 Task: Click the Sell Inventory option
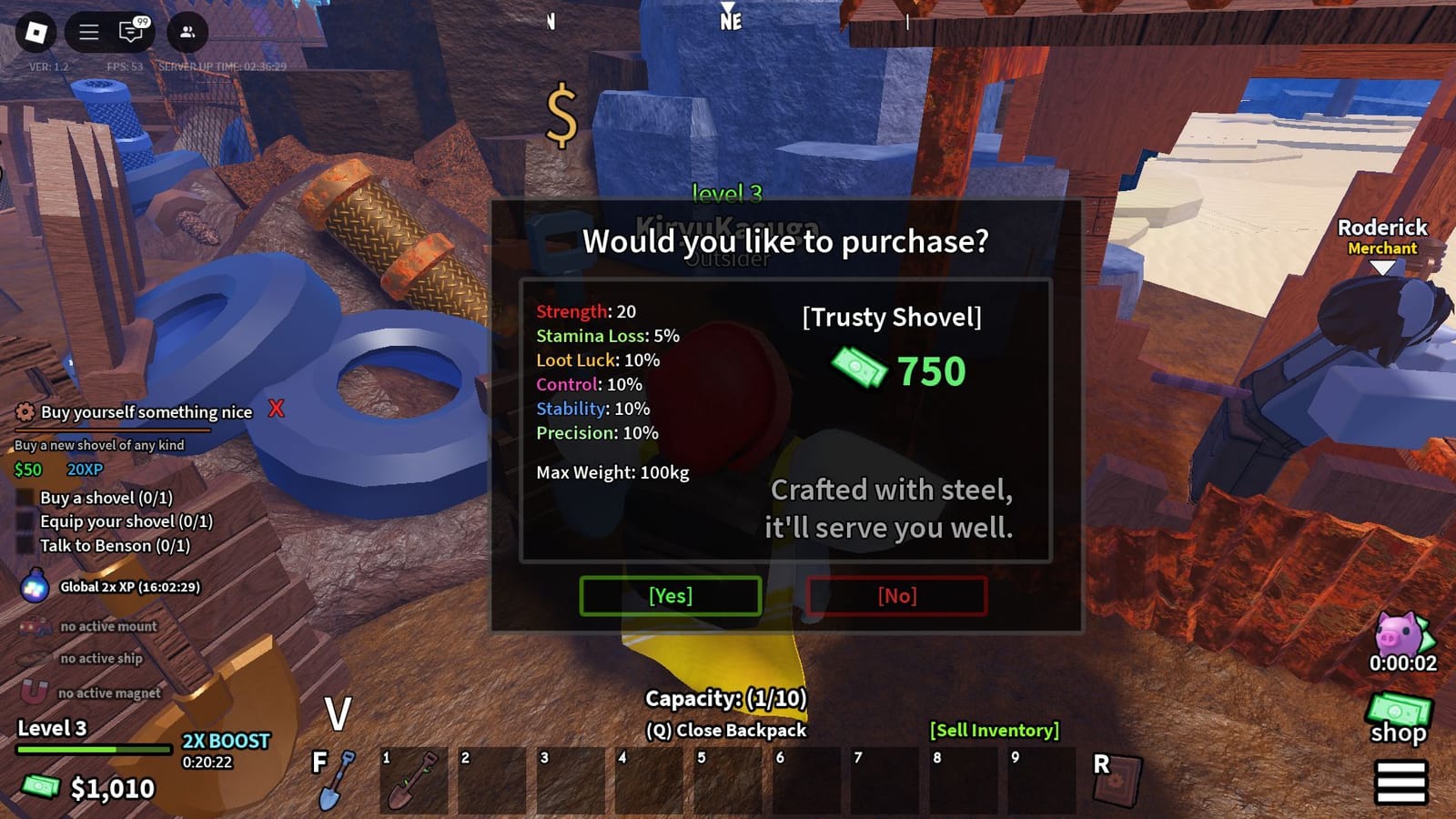tap(994, 730)
